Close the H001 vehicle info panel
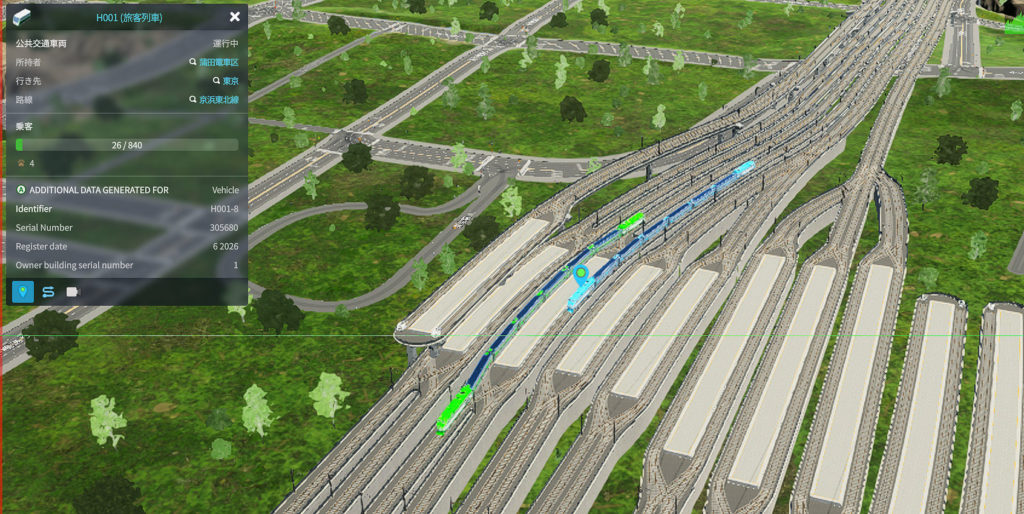 234,17
